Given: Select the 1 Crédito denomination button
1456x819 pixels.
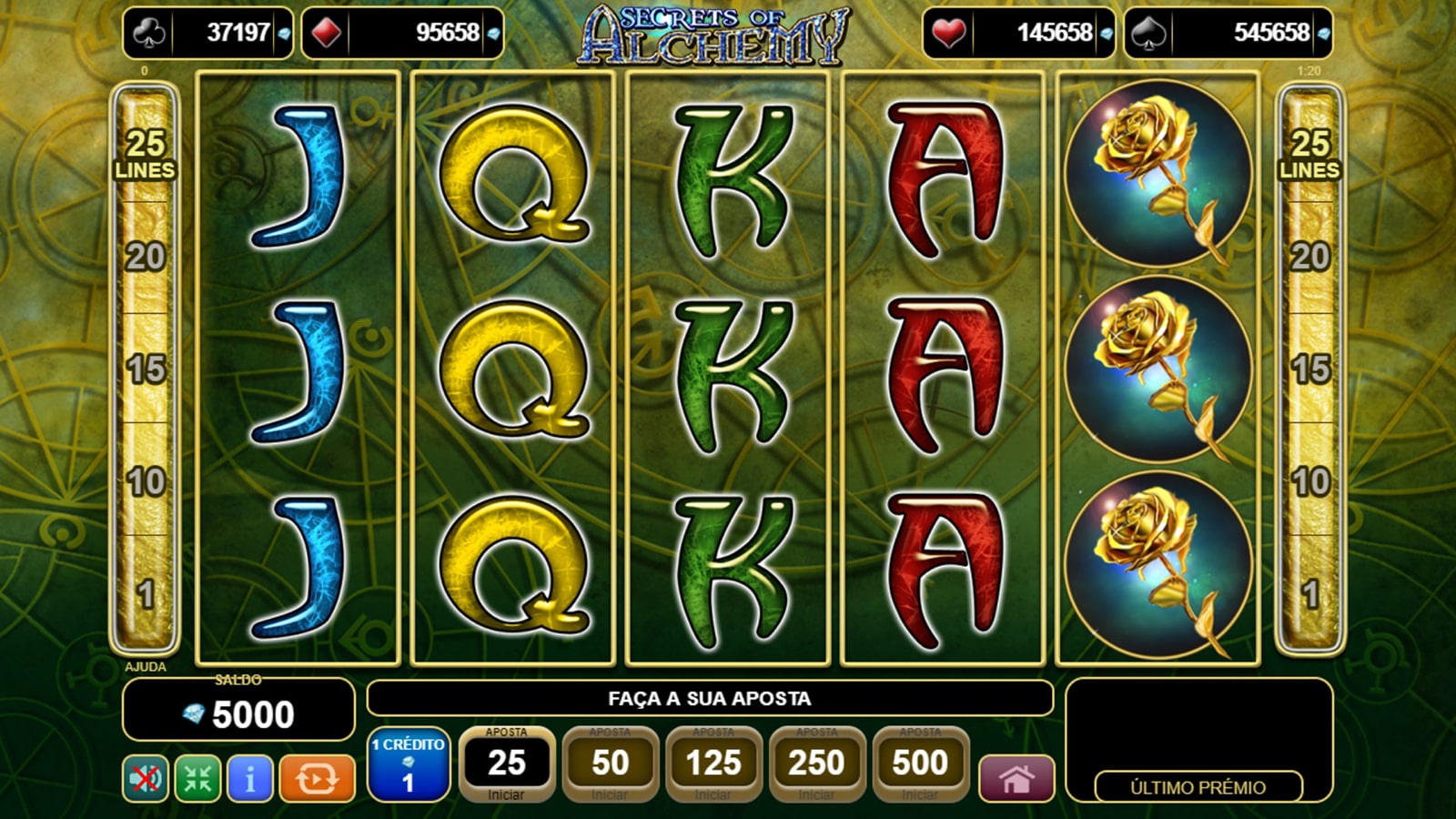Looking at the screenshot, I should click(x=409, y=764).
